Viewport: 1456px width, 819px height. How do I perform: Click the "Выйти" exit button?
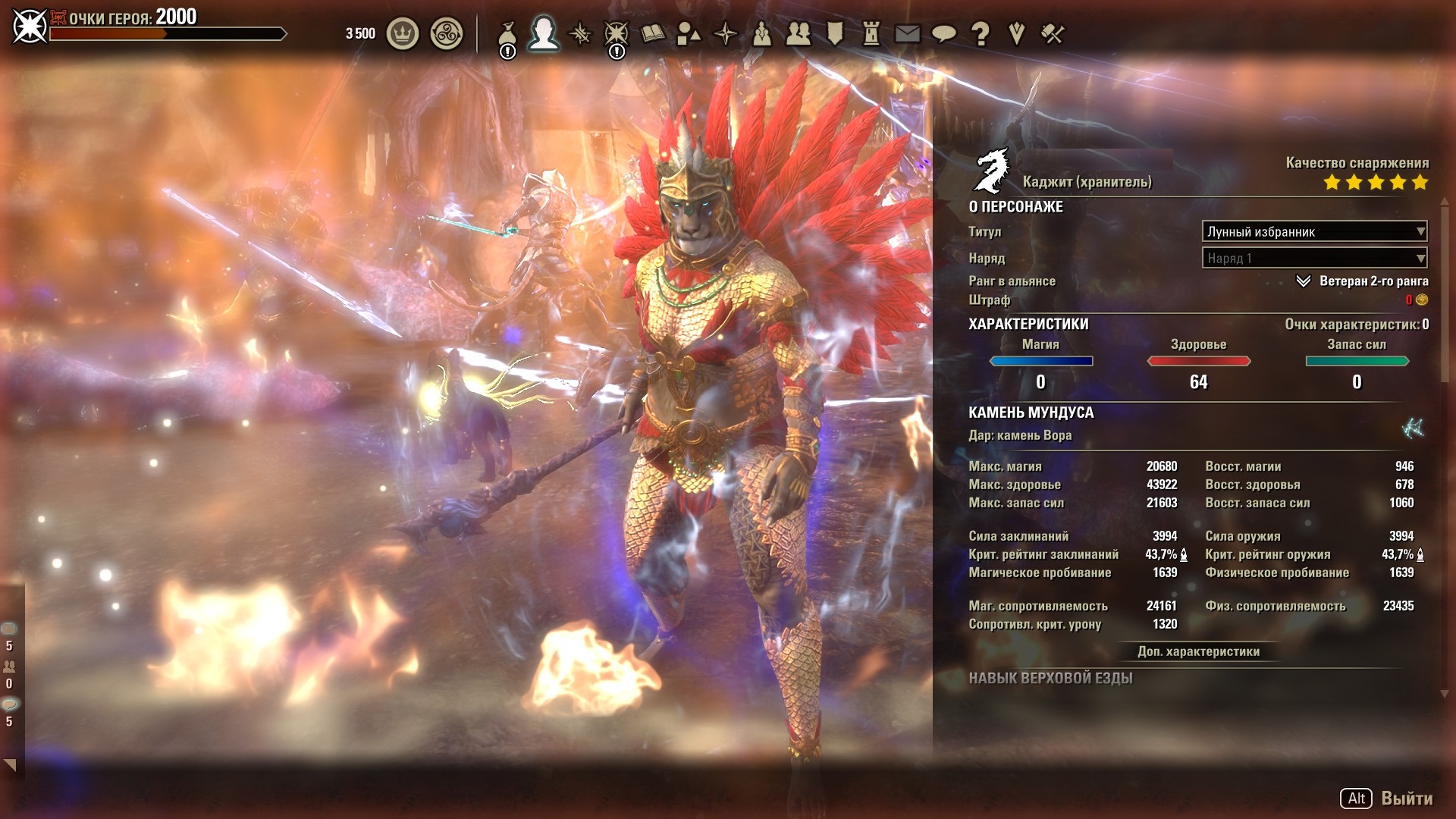[1406, 798]
